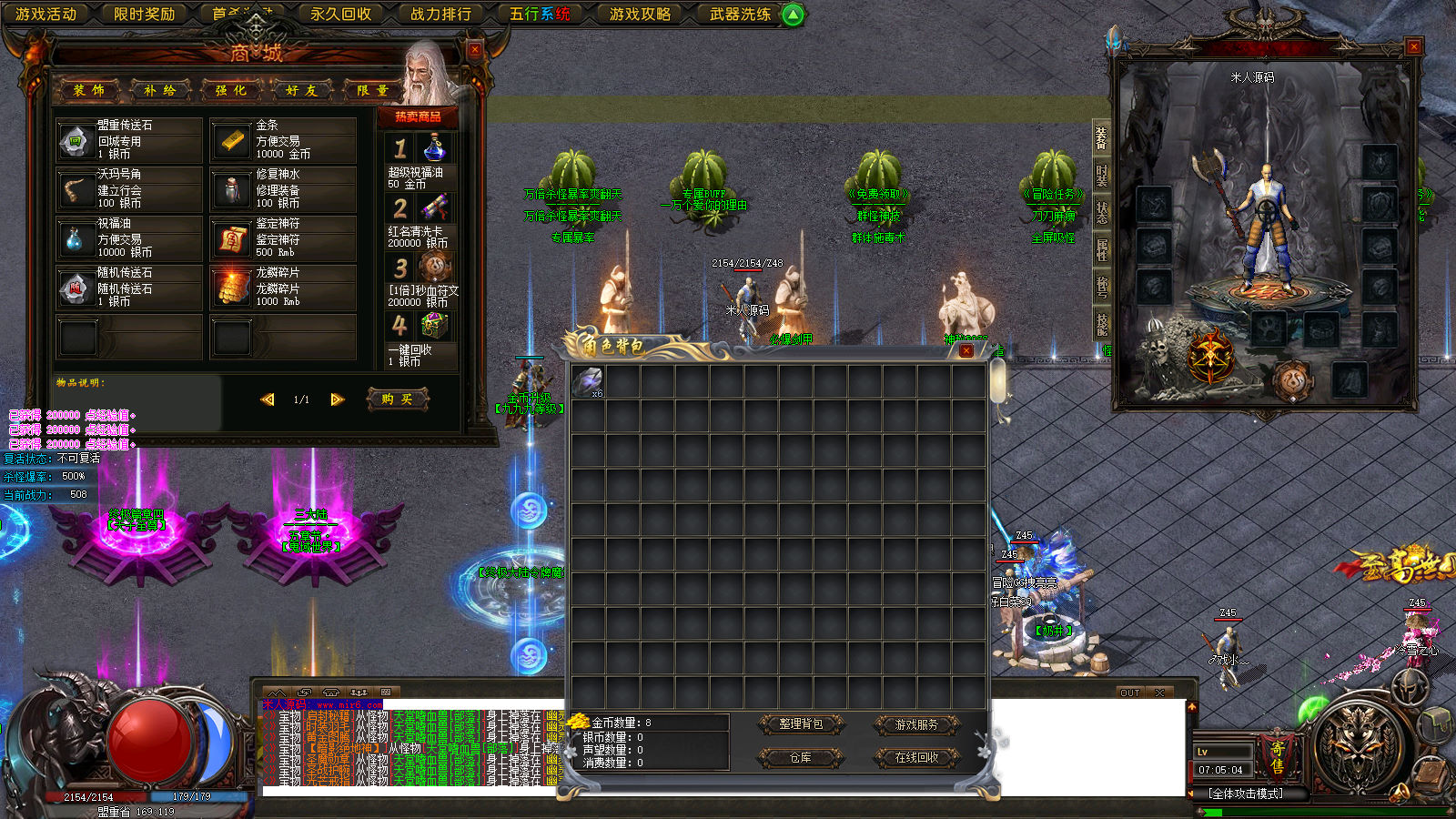The height and width of the screenshot is (819, 1456).
Task: Open the 五行系统 menu
Action: 540,14
